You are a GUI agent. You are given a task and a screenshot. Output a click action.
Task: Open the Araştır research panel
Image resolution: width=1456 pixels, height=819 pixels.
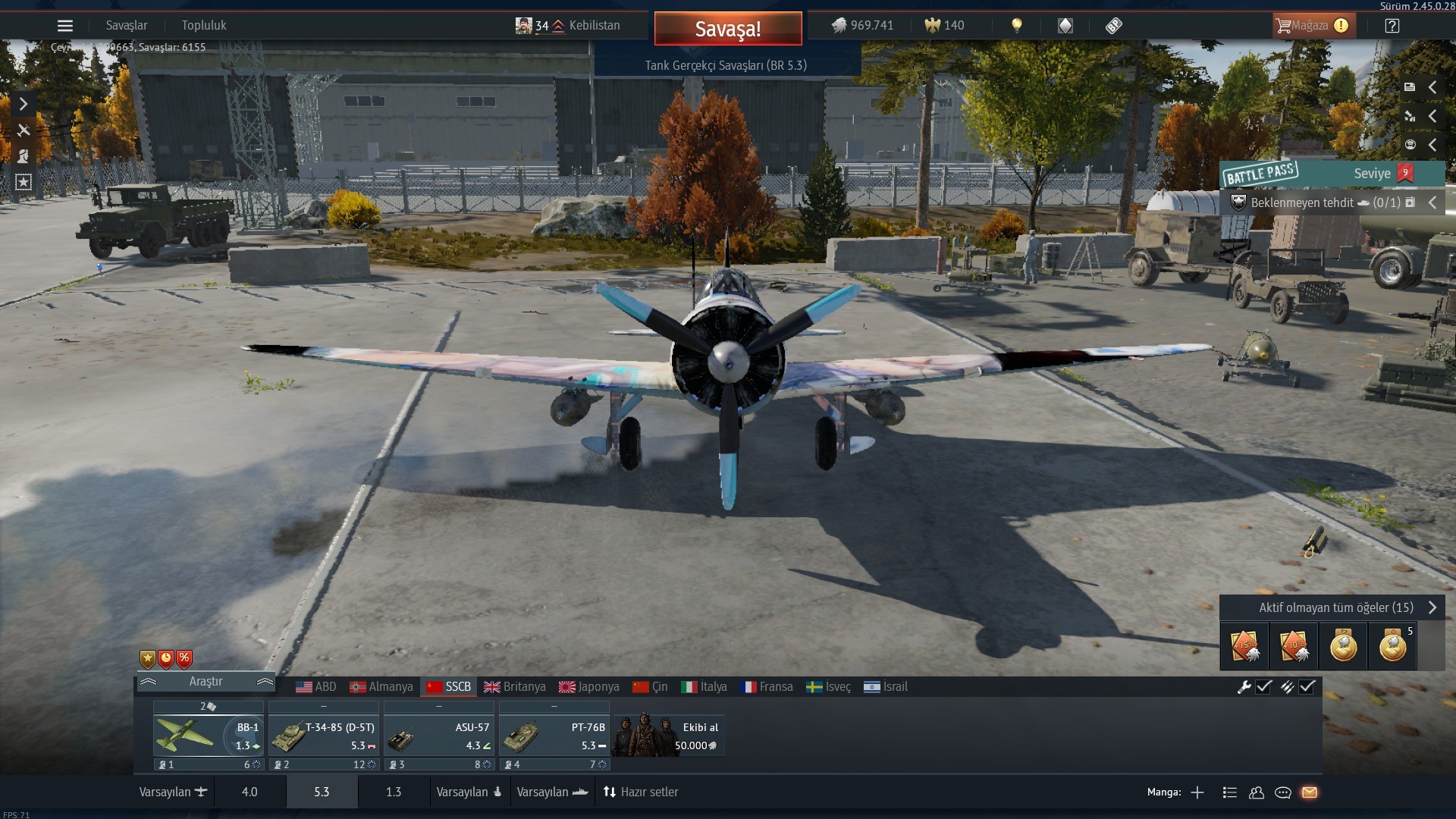(206, 682)
